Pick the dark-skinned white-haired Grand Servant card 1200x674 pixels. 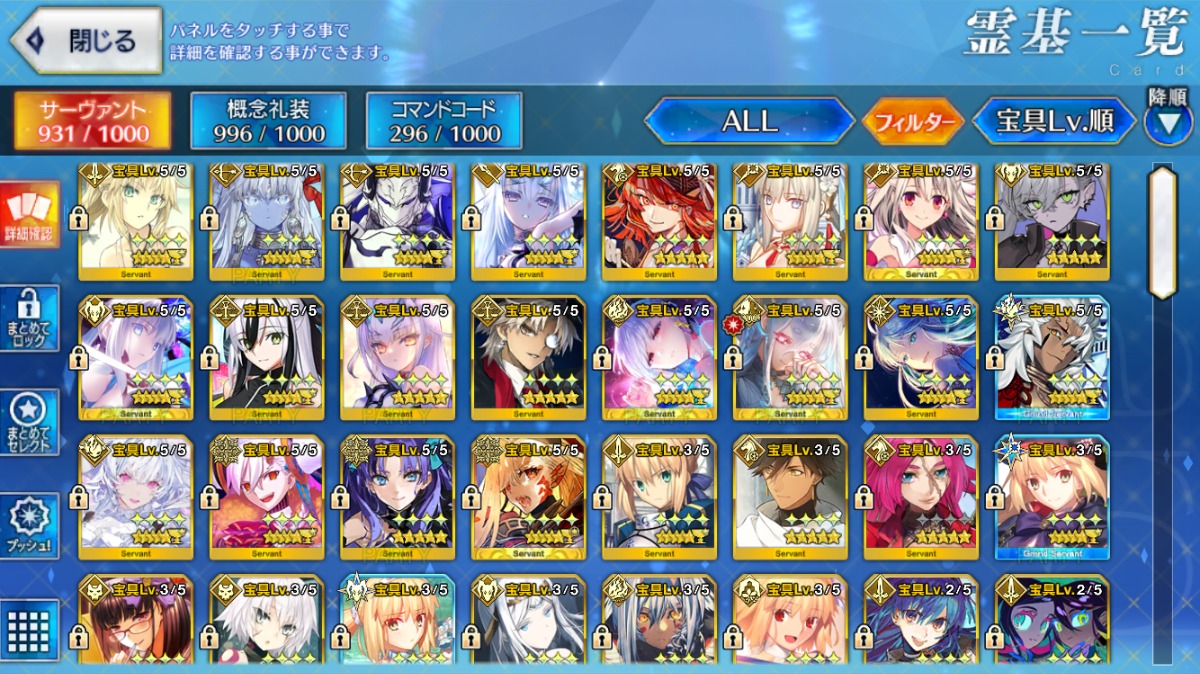click(x=1051, y=357)
